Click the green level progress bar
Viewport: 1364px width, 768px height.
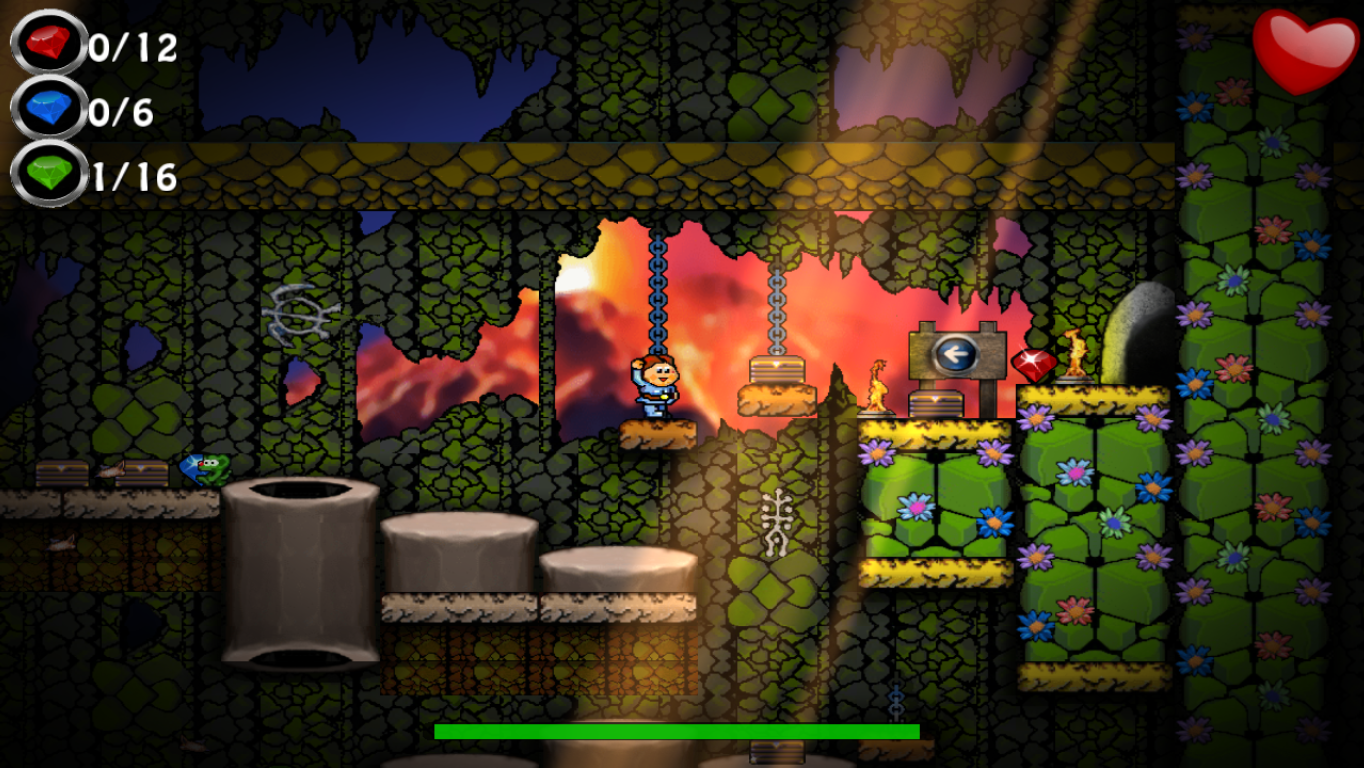click(675, 731)
